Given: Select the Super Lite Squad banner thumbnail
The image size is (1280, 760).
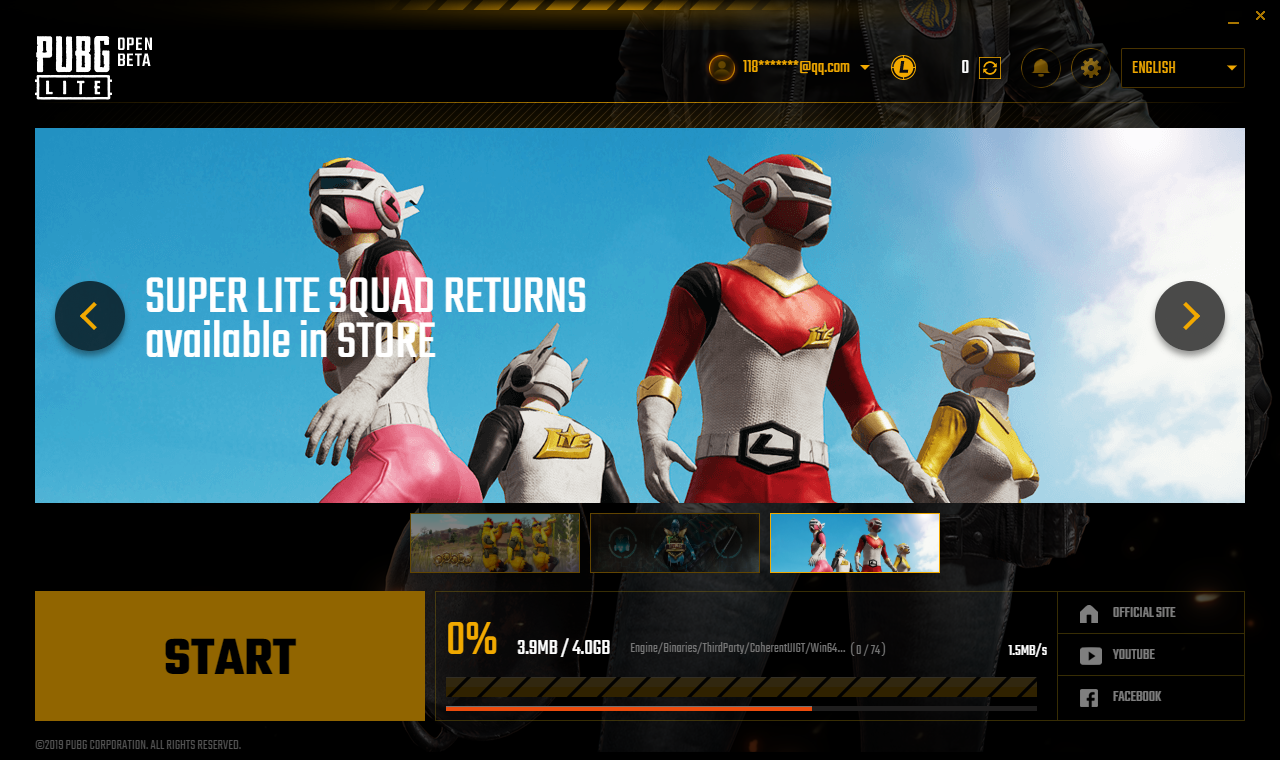Looking at the screenshot, I should (x=855, y=543).
